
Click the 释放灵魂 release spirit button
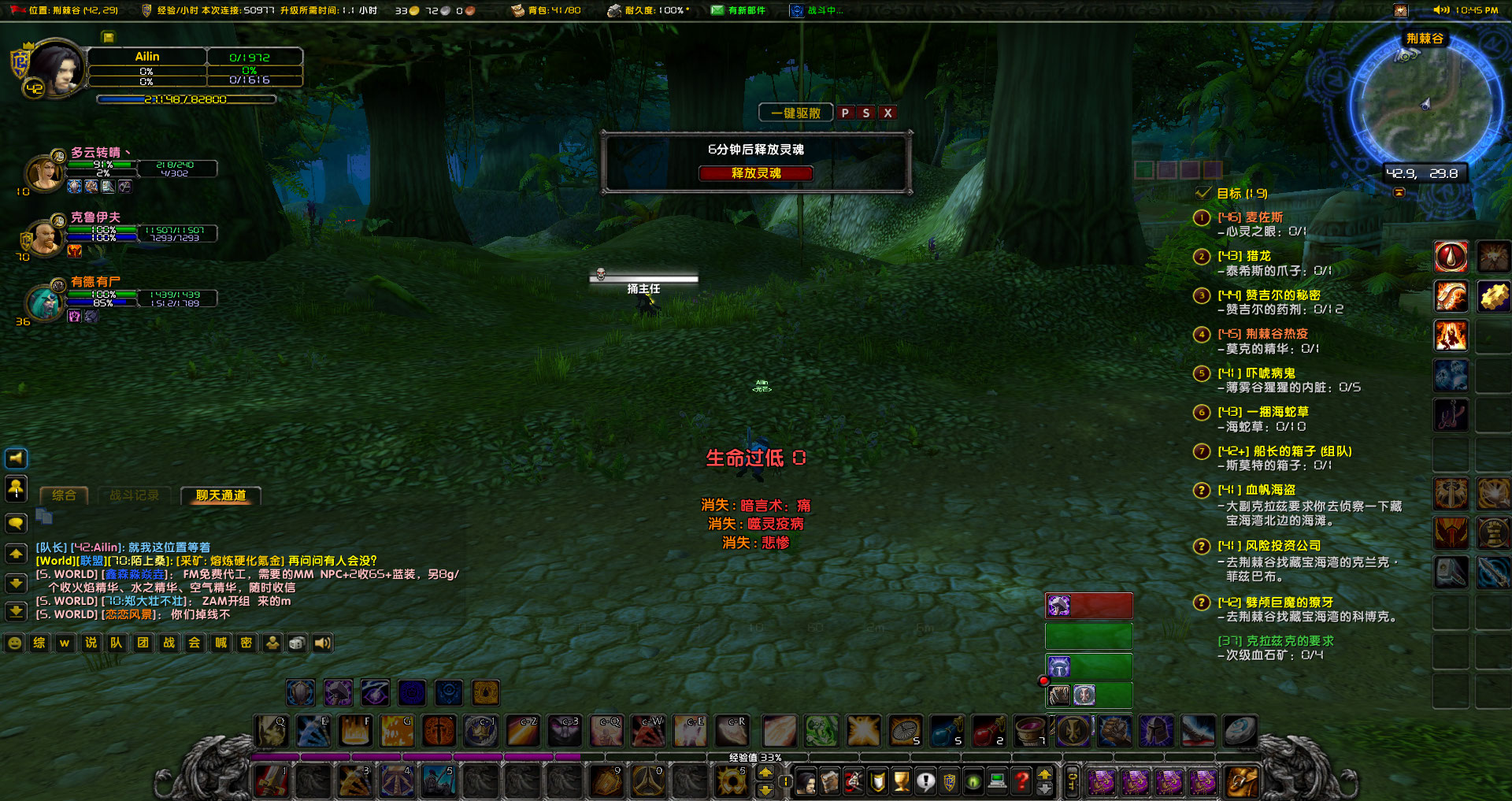pos(756,173)
